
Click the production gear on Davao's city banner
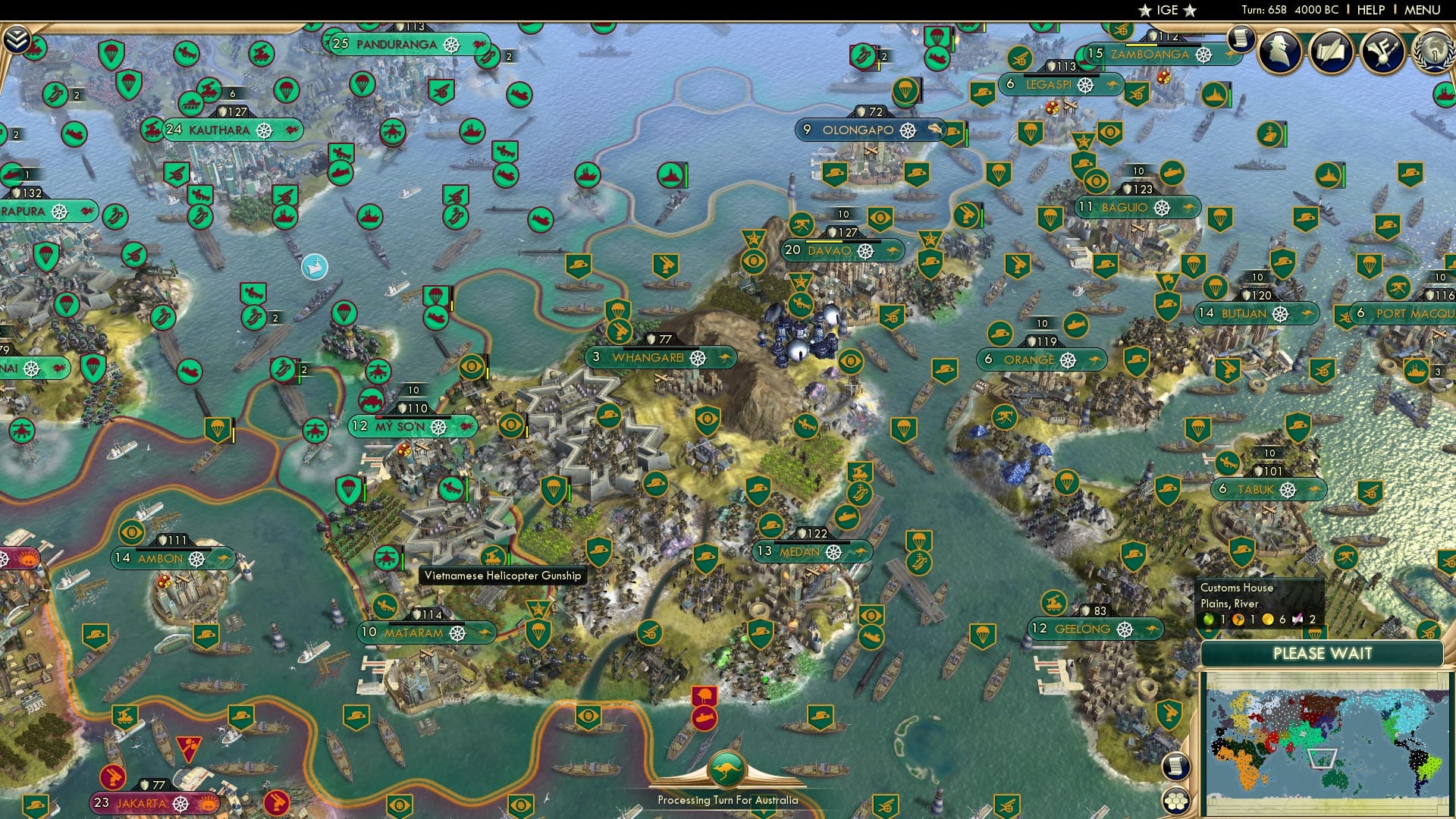[864, 251]
